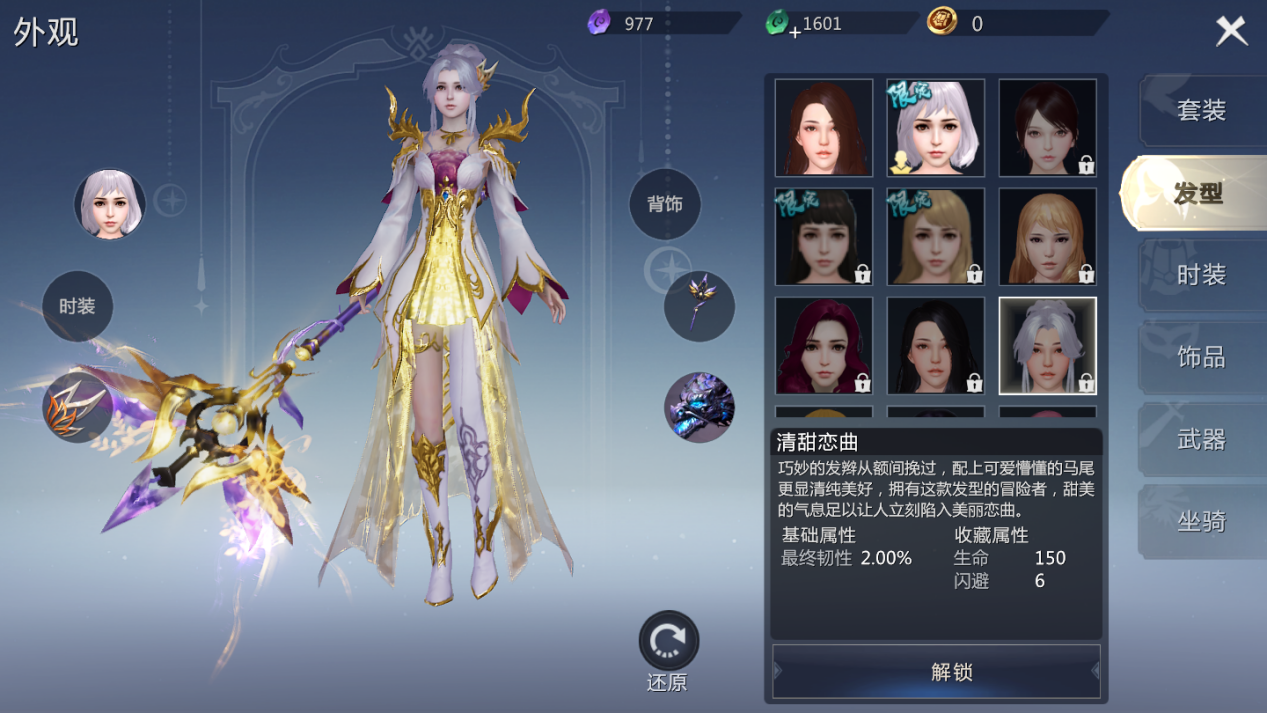This screenshot has height=713, width=1267.
Task: Select the equipped staff weapon slot
Action: tap(699, 306)
